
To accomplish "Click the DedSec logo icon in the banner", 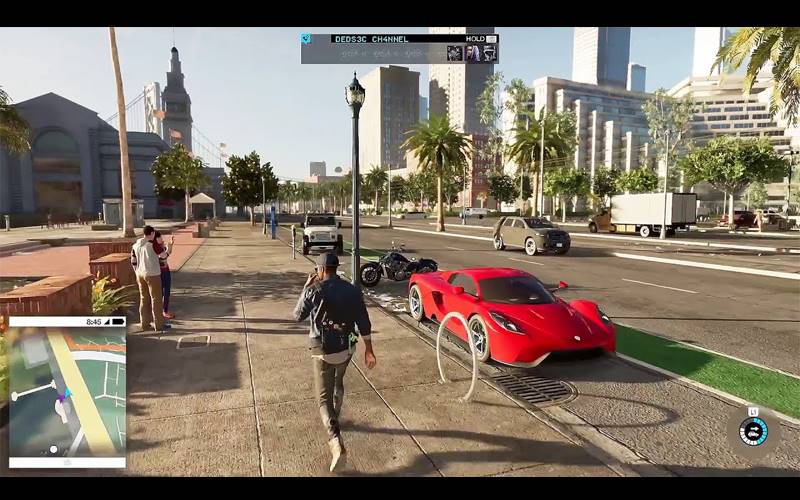I will [x=306, y=39].
